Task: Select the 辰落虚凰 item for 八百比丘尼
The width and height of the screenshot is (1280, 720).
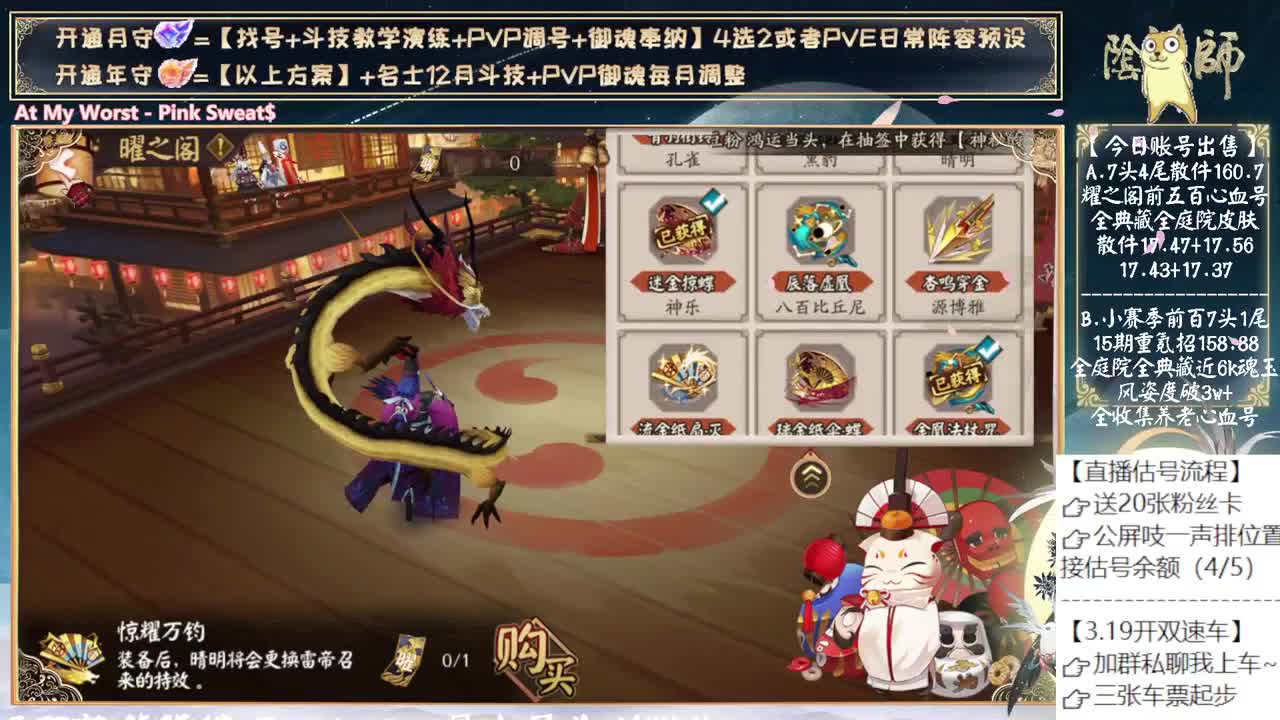Action: tap(820, 230)
